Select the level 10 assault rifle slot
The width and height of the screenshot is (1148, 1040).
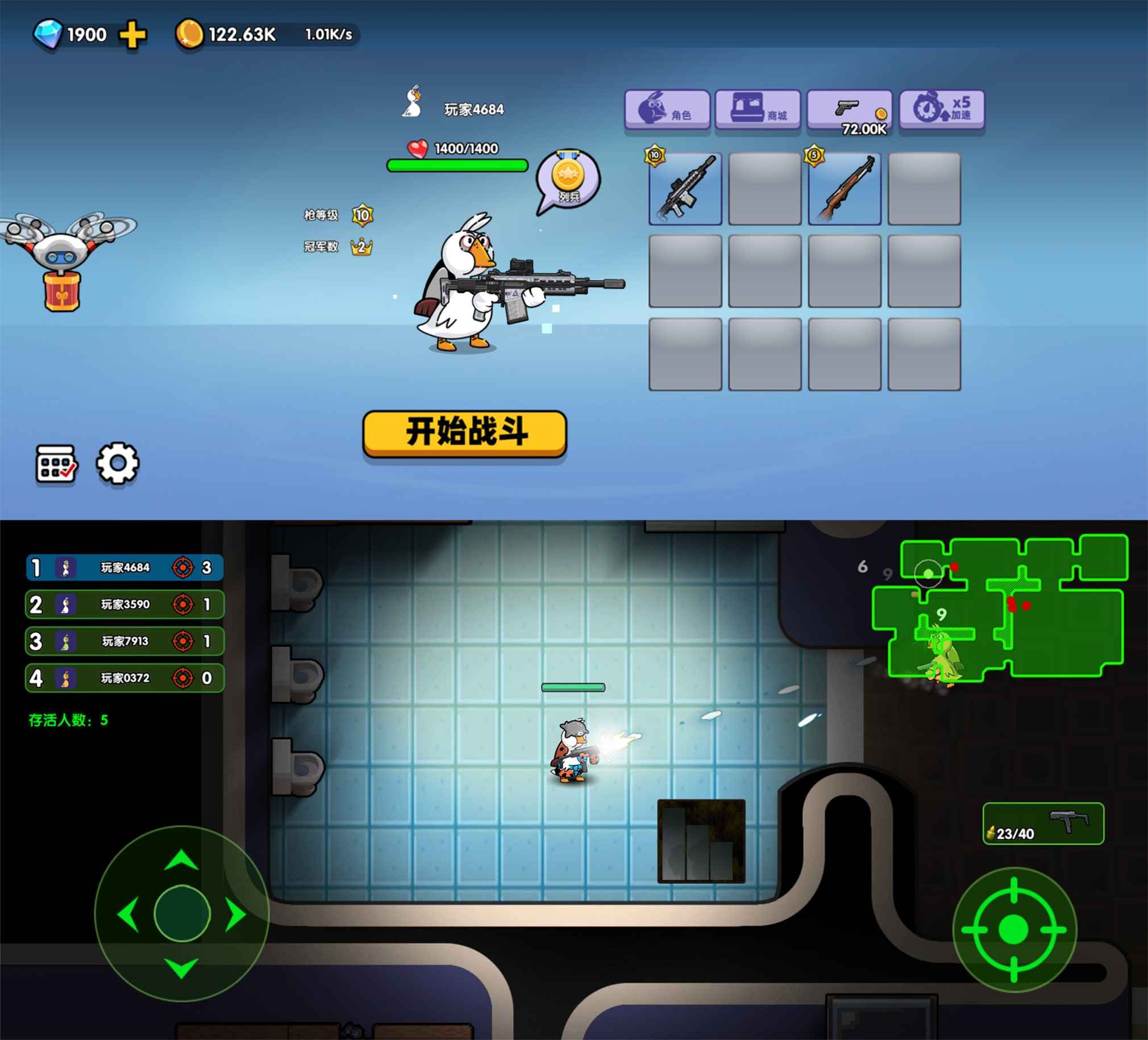685,189
